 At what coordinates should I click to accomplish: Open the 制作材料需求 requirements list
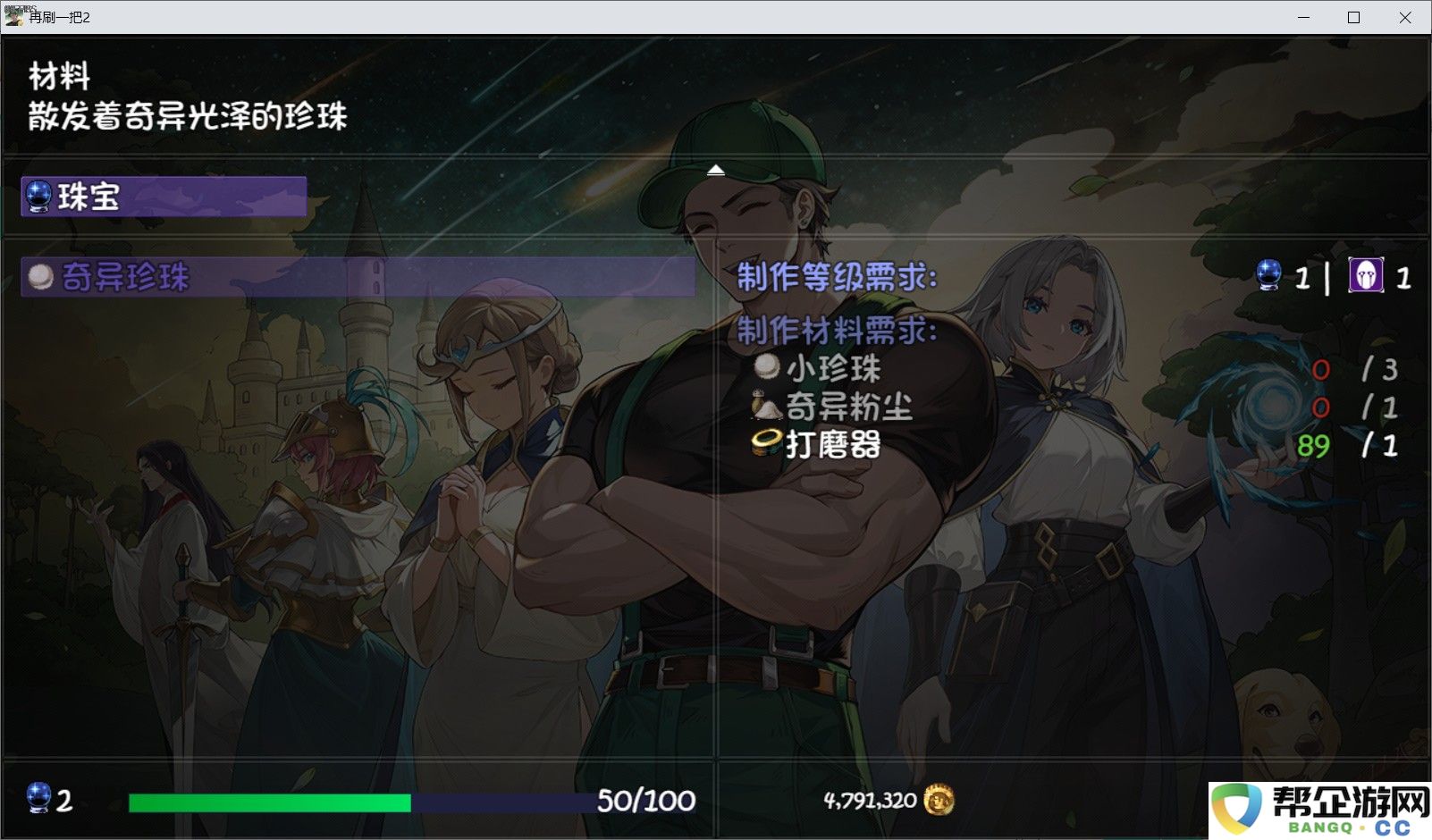tap(834, 330)
